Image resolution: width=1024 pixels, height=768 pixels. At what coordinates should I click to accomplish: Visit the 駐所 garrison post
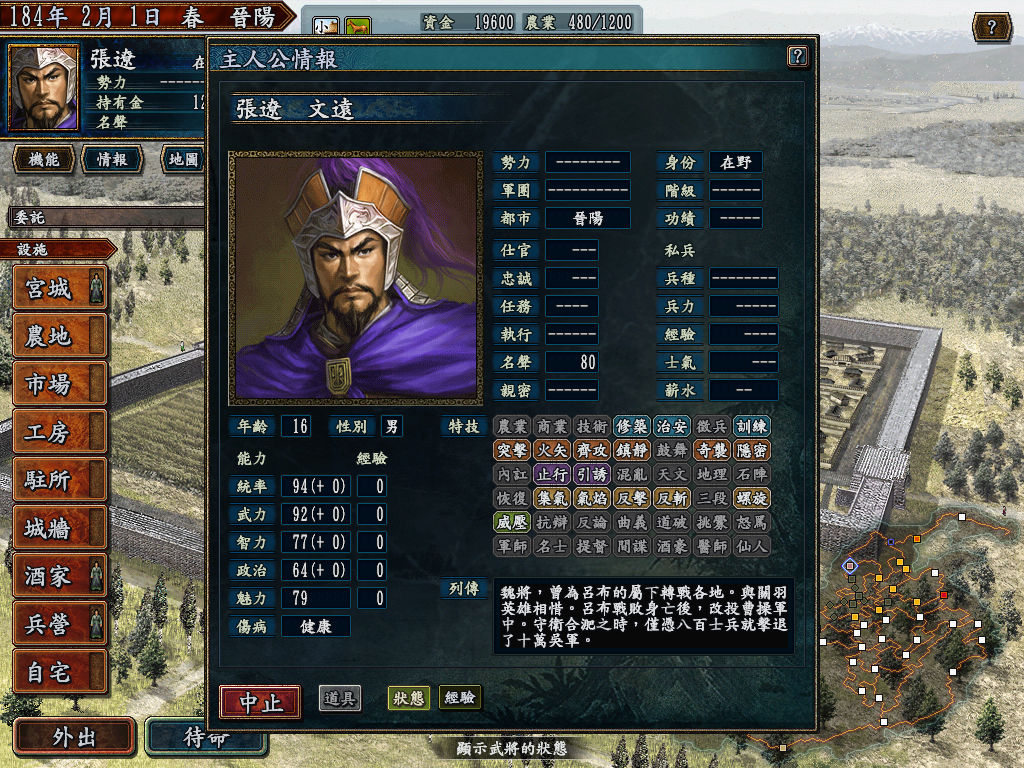(59, 480)
